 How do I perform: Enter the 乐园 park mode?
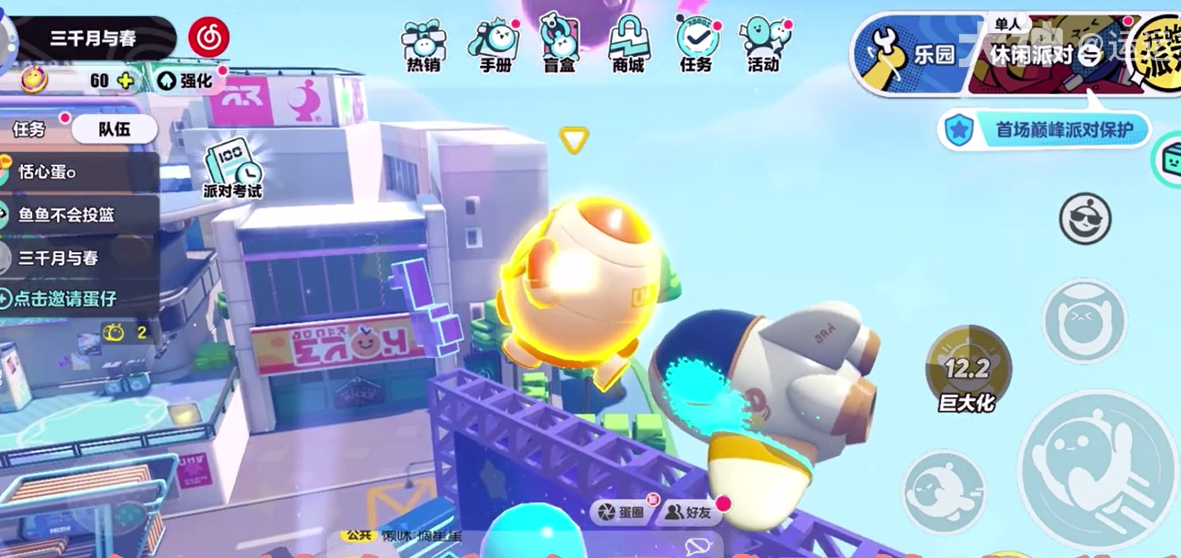click(915, 54)
